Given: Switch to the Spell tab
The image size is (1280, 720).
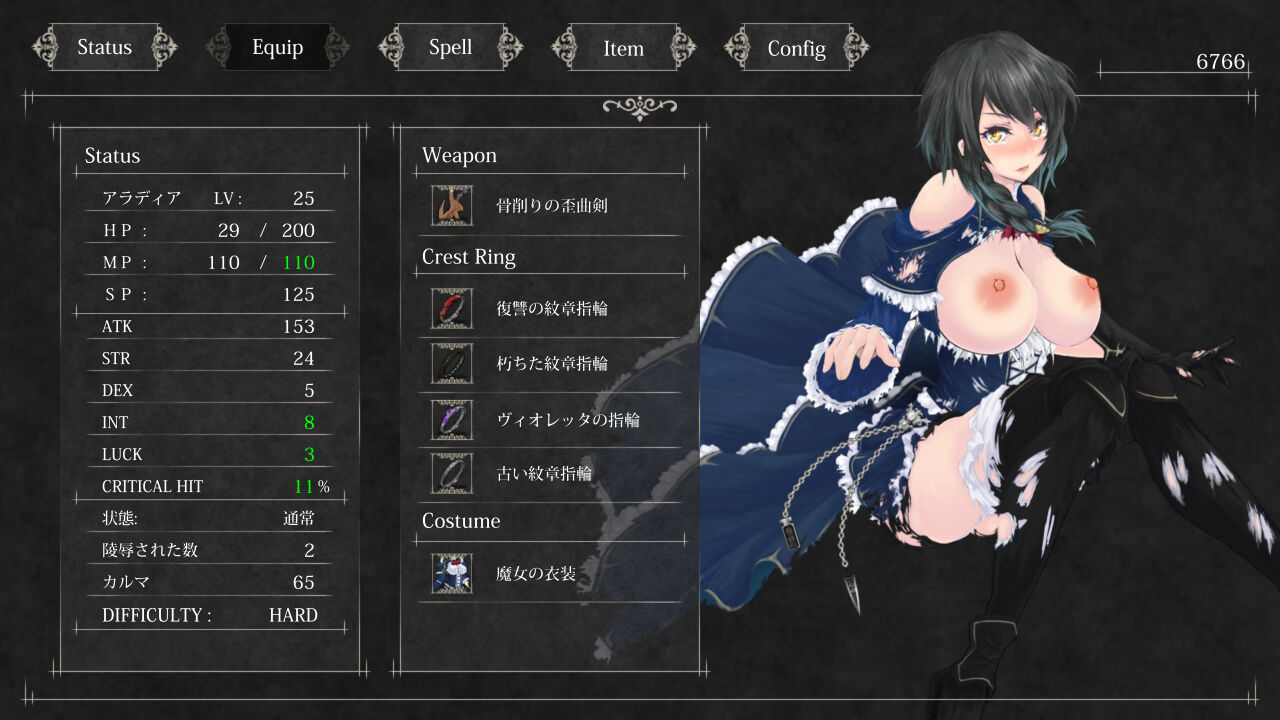Looking at the screenshot, I should tap(451, 46).
